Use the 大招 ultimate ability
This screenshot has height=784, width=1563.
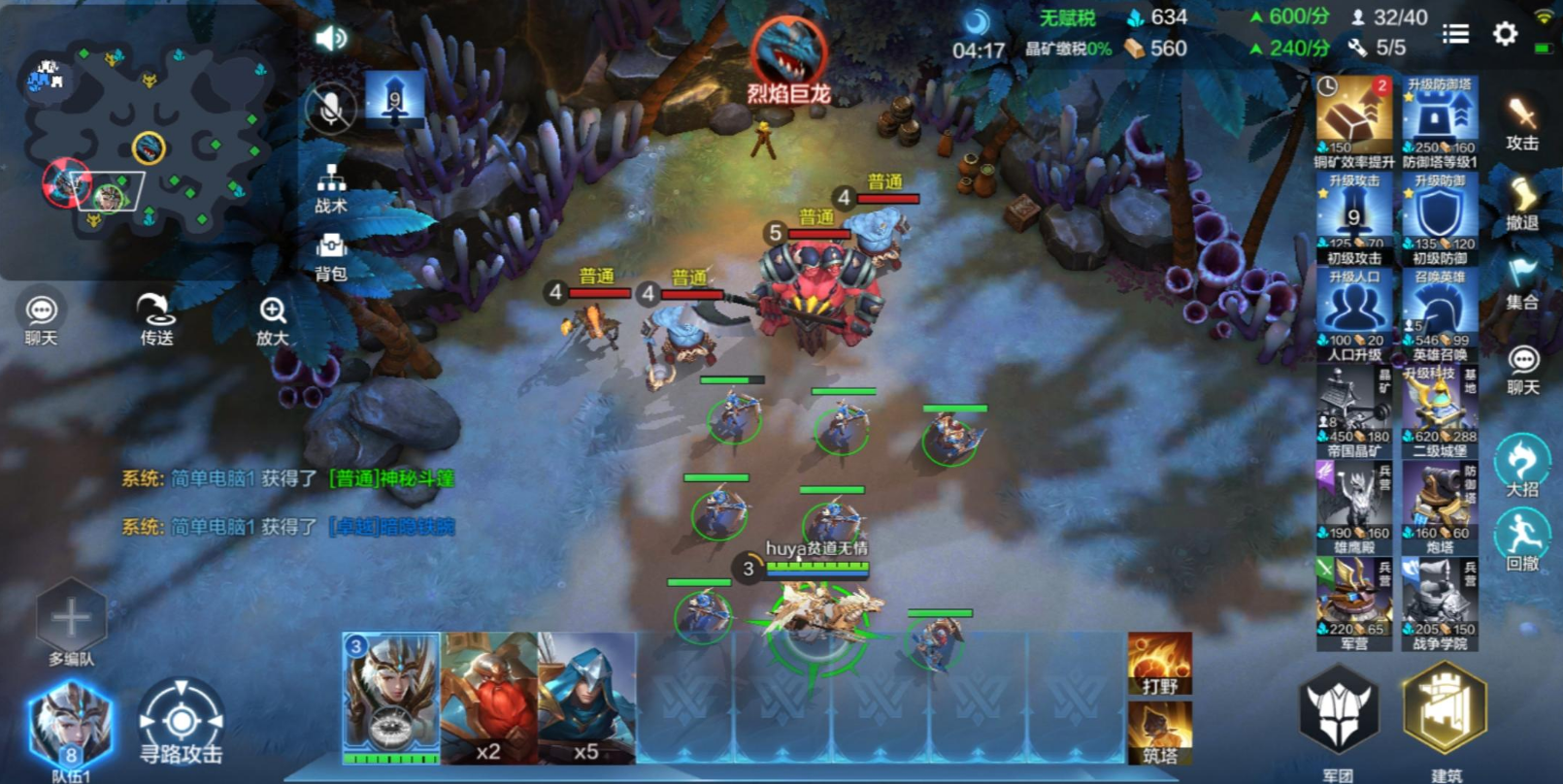pyautogui.click(x=1521, y=462)
